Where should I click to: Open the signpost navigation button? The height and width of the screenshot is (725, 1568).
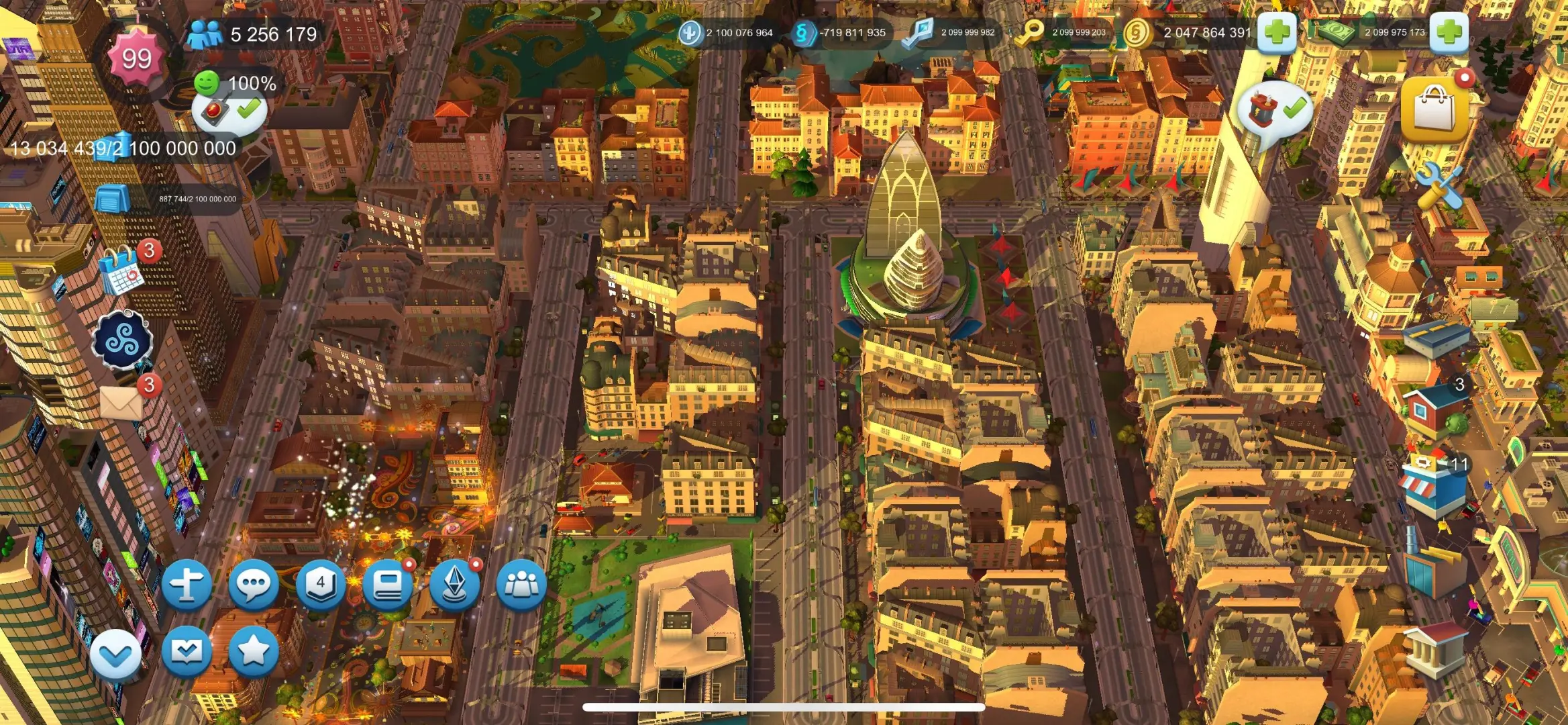(x=187, y=585)
